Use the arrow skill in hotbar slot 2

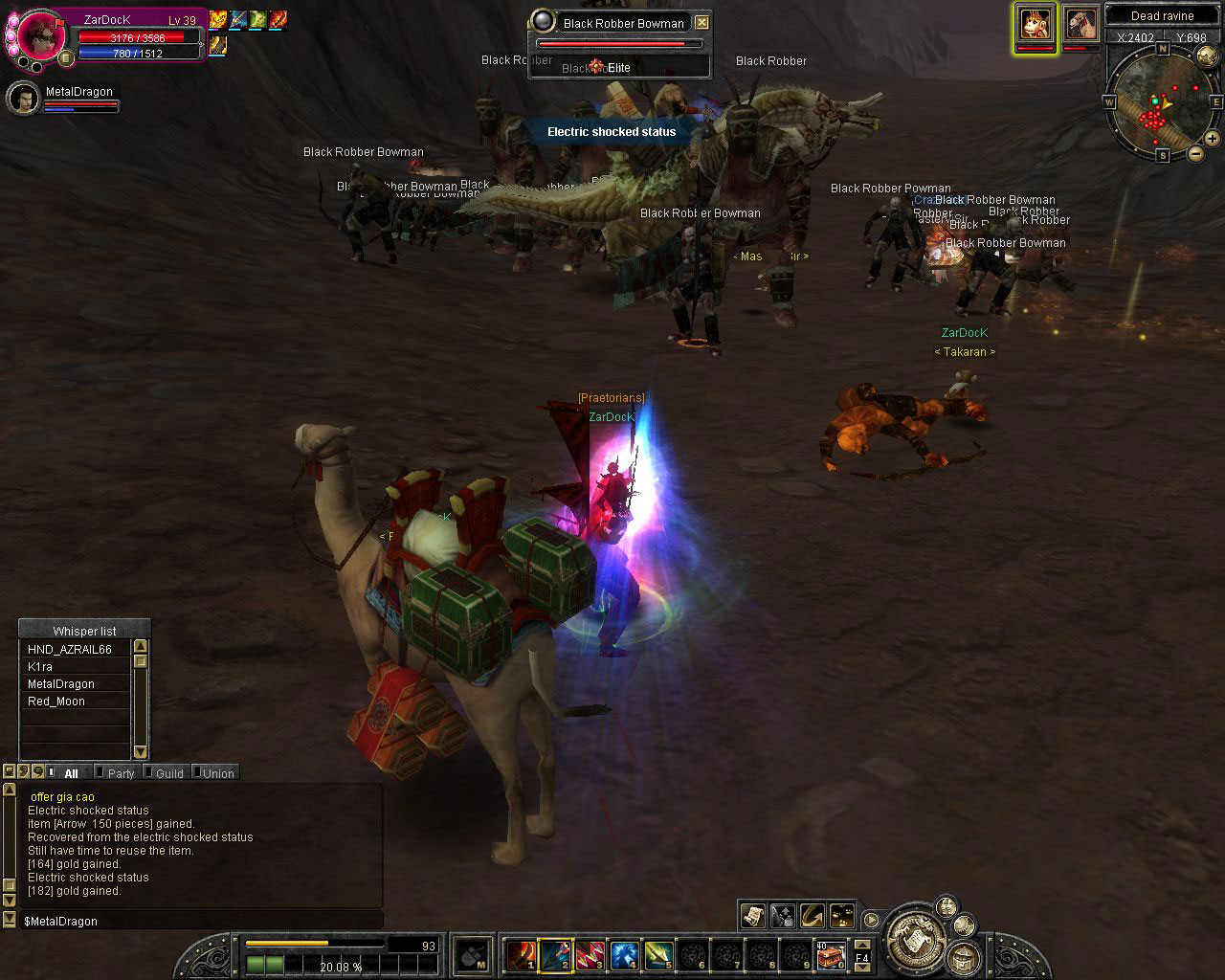coord(556,954)
